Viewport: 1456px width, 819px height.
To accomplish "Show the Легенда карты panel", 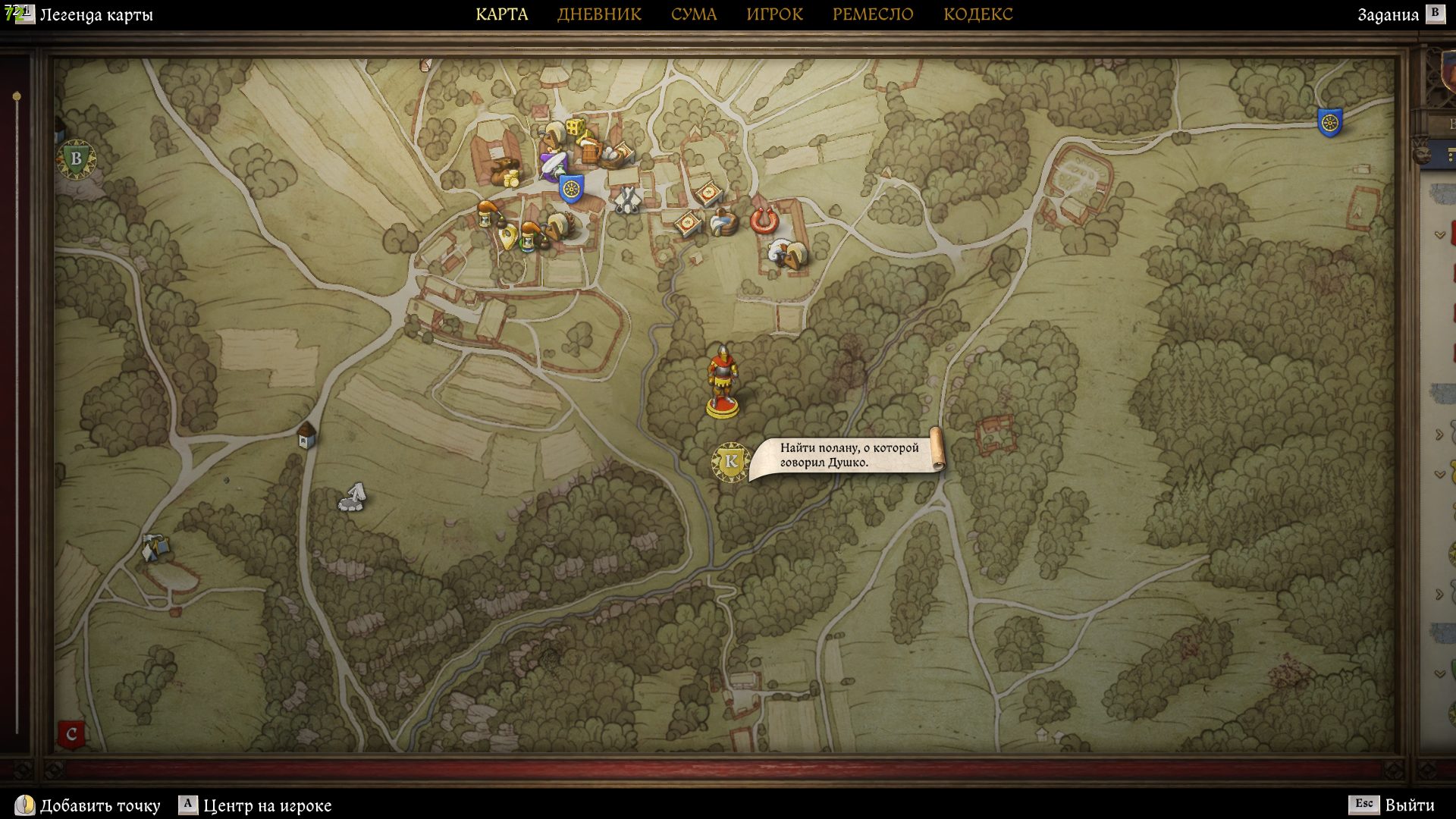I will tap(96, 14).
